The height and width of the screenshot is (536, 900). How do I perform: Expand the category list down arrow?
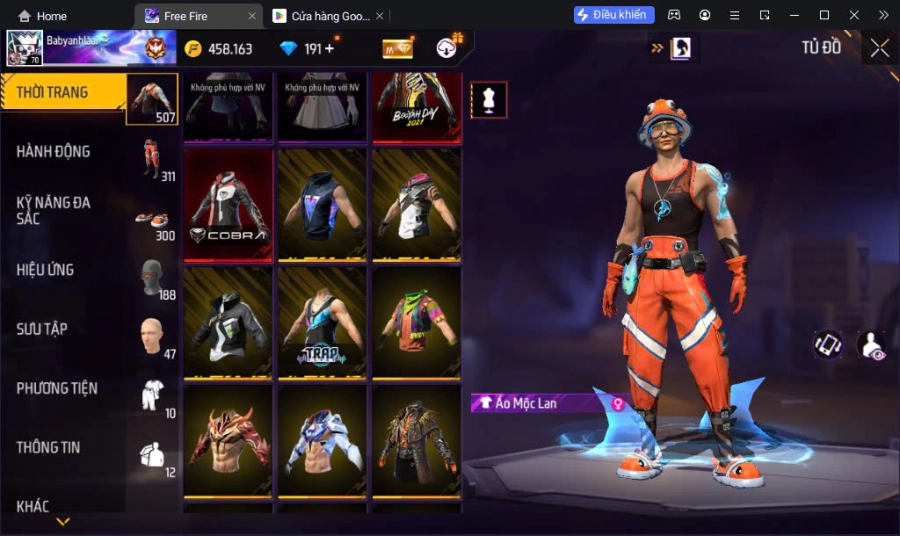(x=63, y=521)
